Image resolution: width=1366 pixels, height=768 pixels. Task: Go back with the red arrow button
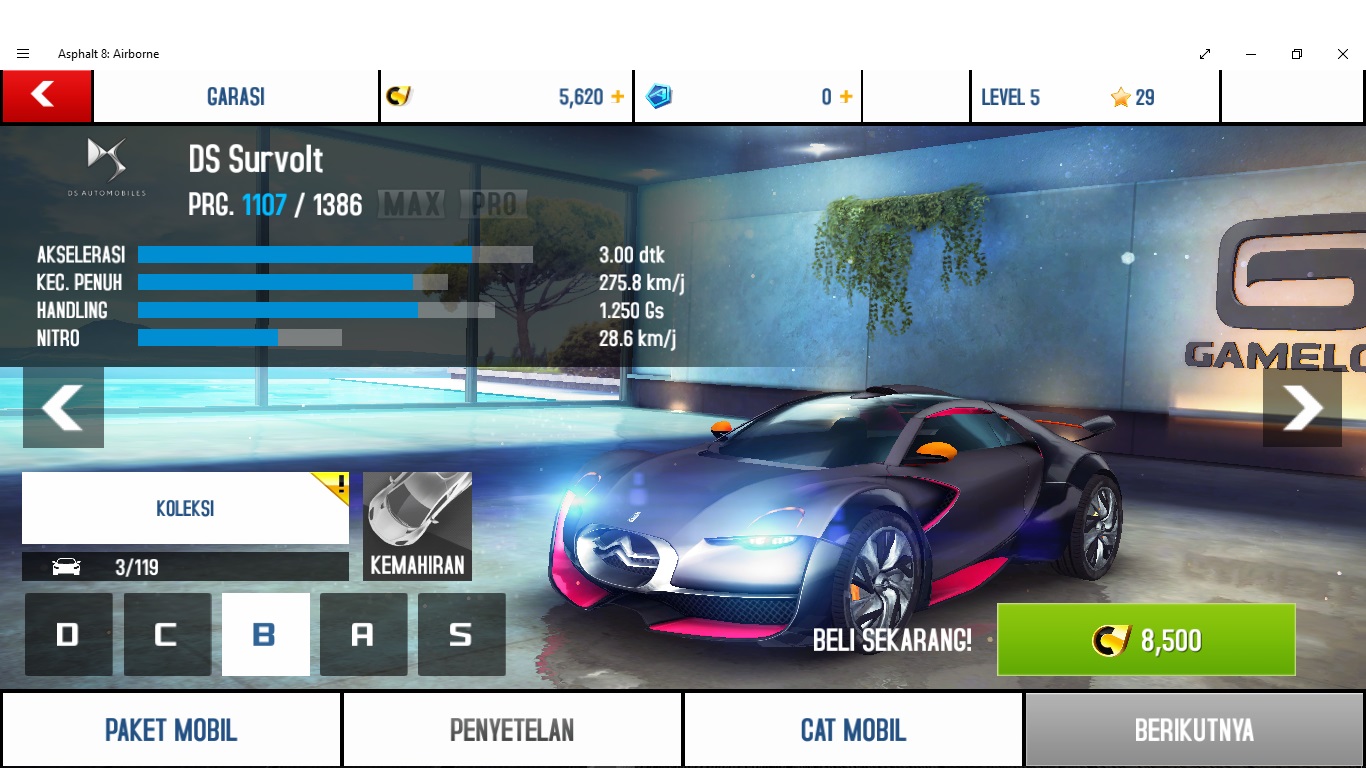point(46,96)
